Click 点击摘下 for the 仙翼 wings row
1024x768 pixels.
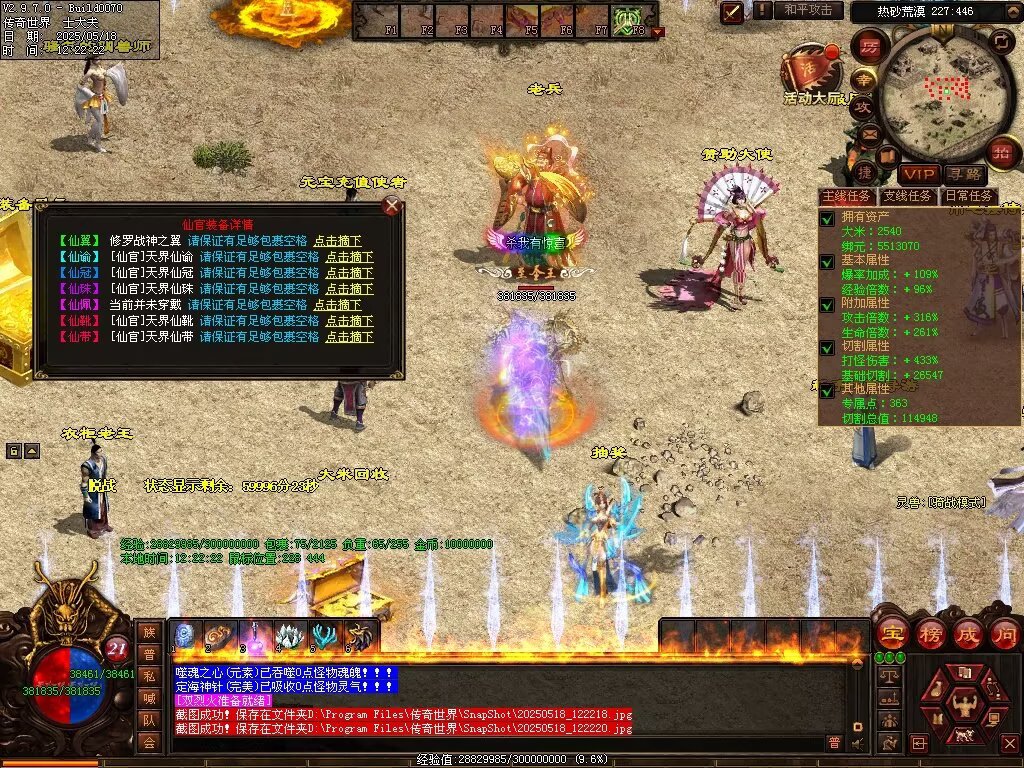[x=337, y=241]
